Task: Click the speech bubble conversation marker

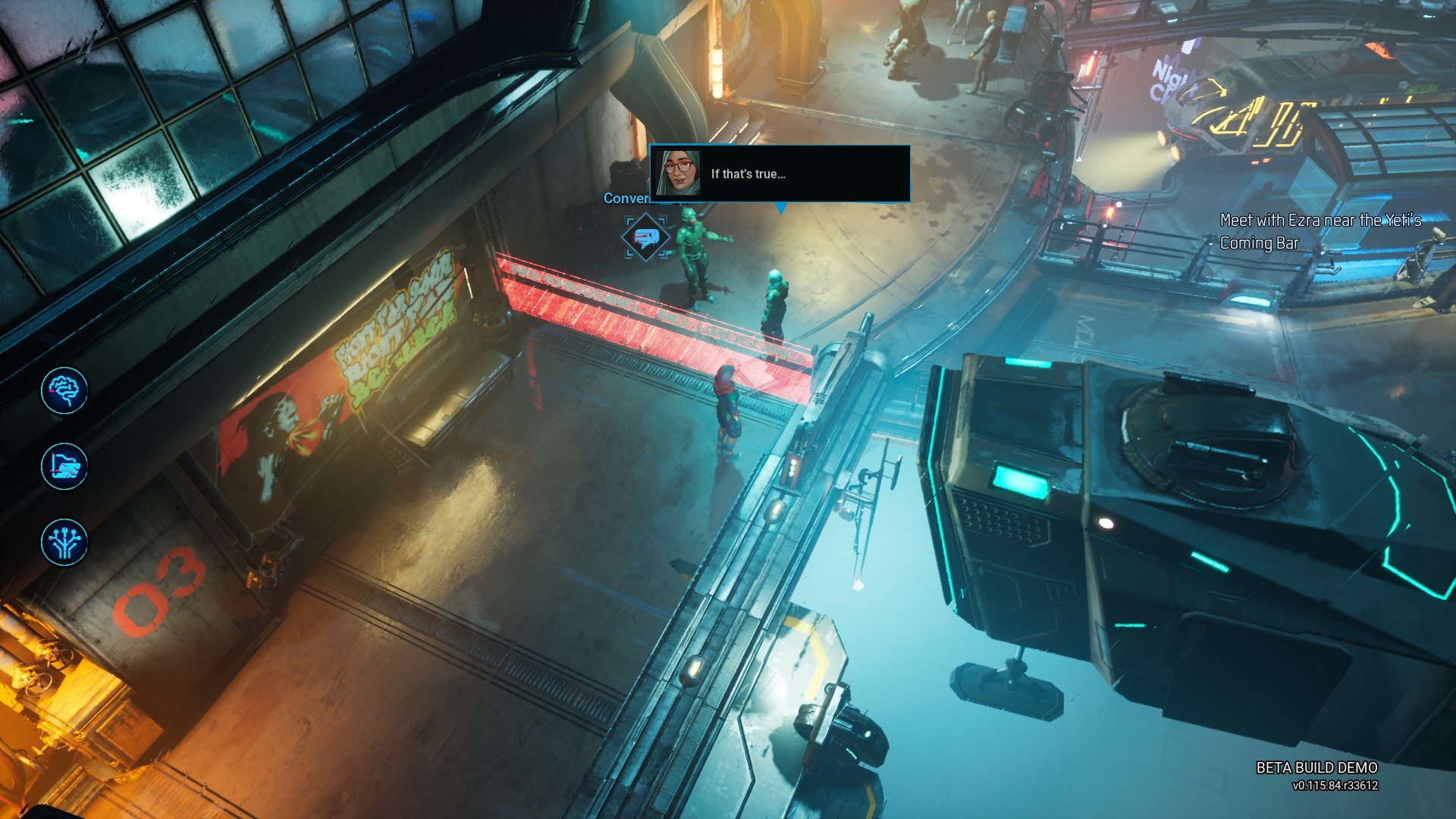Action: 645,238
